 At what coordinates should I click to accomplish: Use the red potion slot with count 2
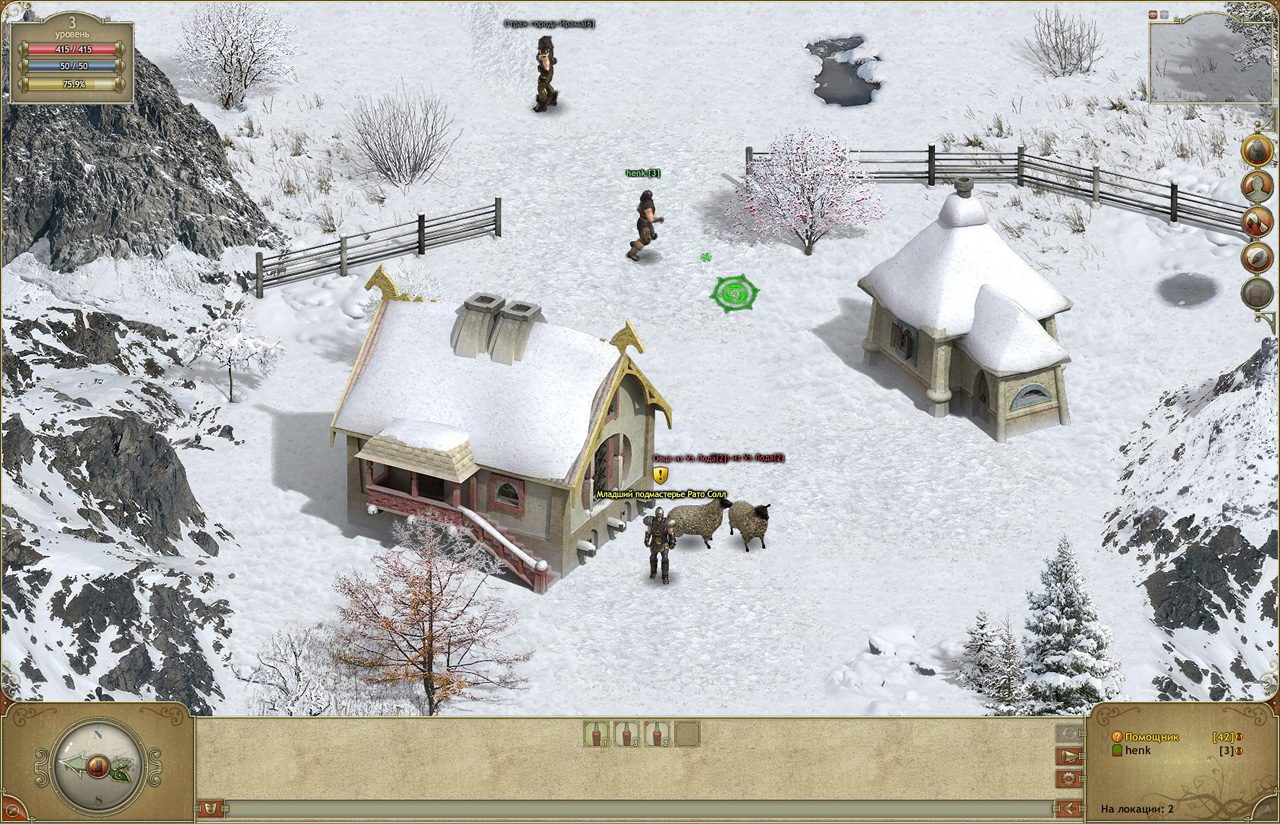657,734
